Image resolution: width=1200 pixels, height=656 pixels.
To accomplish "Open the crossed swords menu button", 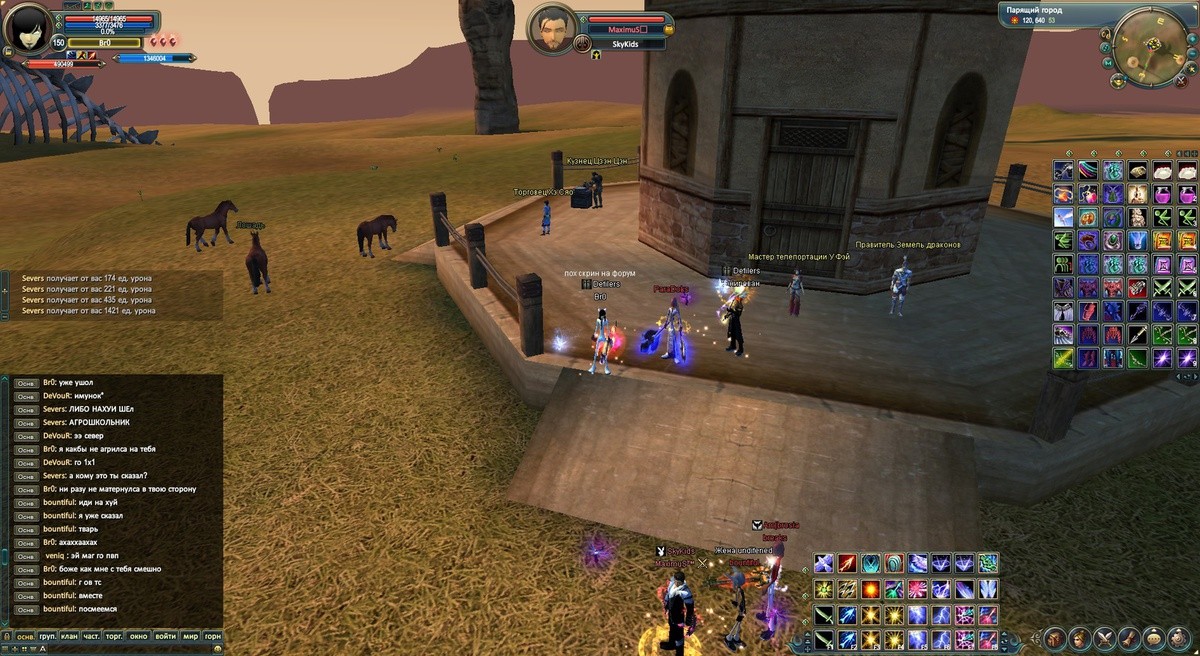I will point(1104,638).
